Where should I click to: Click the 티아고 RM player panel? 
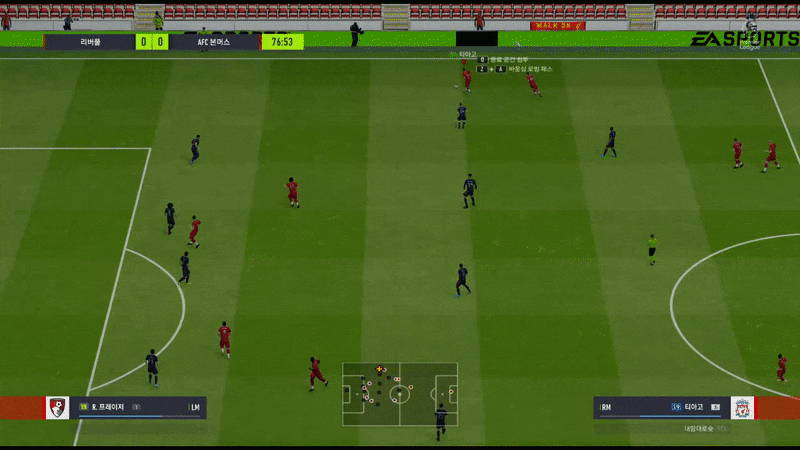661,408
